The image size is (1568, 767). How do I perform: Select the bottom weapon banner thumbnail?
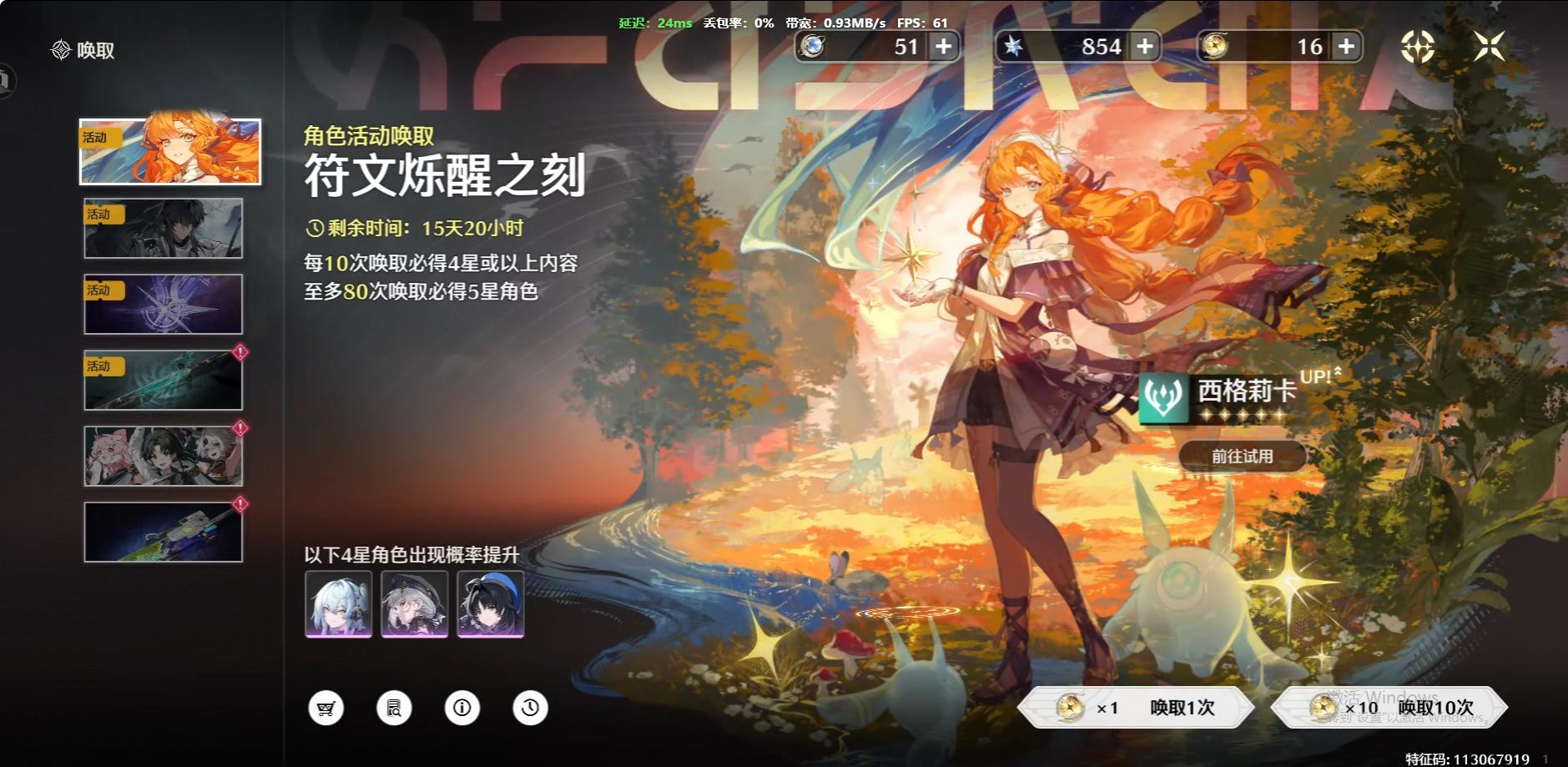point(163,532)
